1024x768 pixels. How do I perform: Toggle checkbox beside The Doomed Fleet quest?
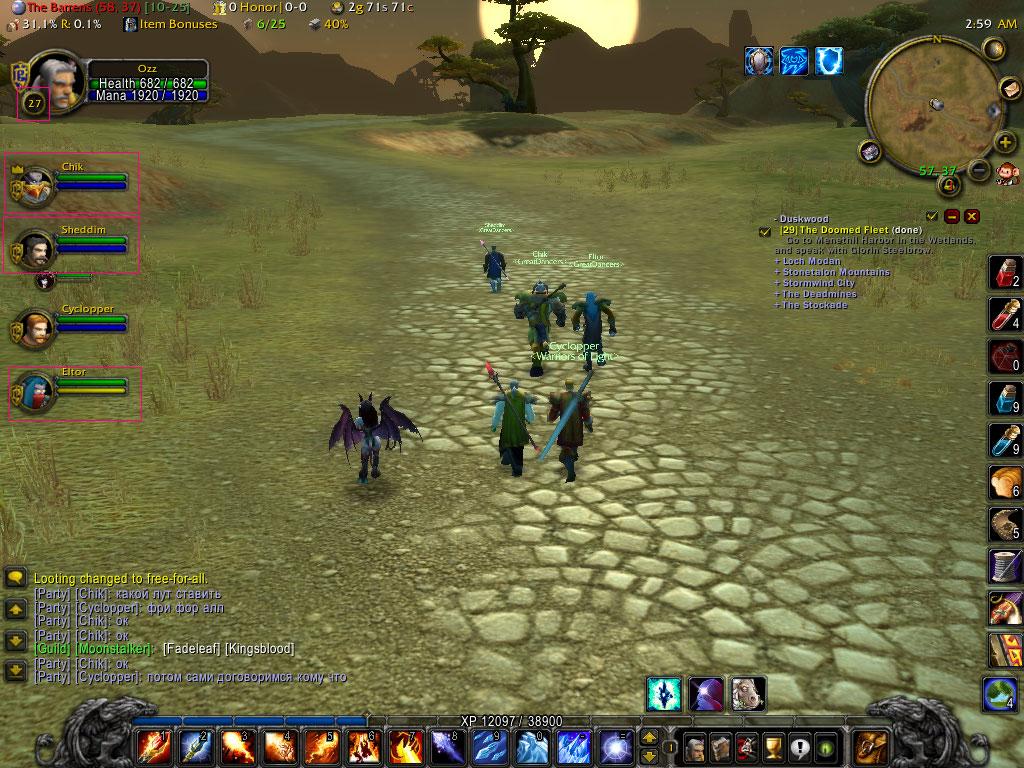click(x=765, y=231)
